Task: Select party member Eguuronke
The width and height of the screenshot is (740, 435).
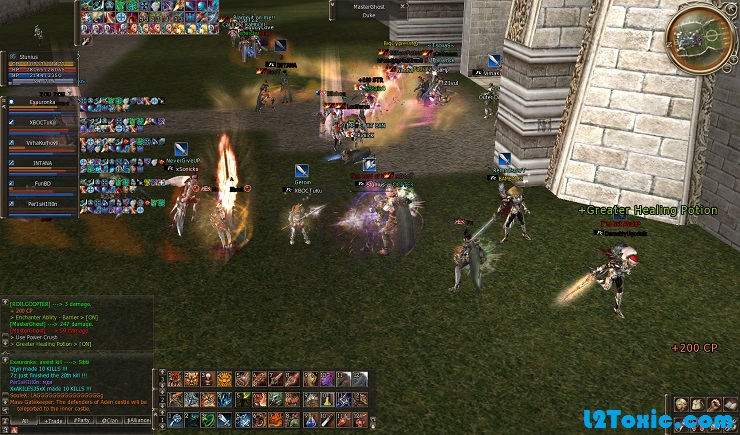Action: 42,101
